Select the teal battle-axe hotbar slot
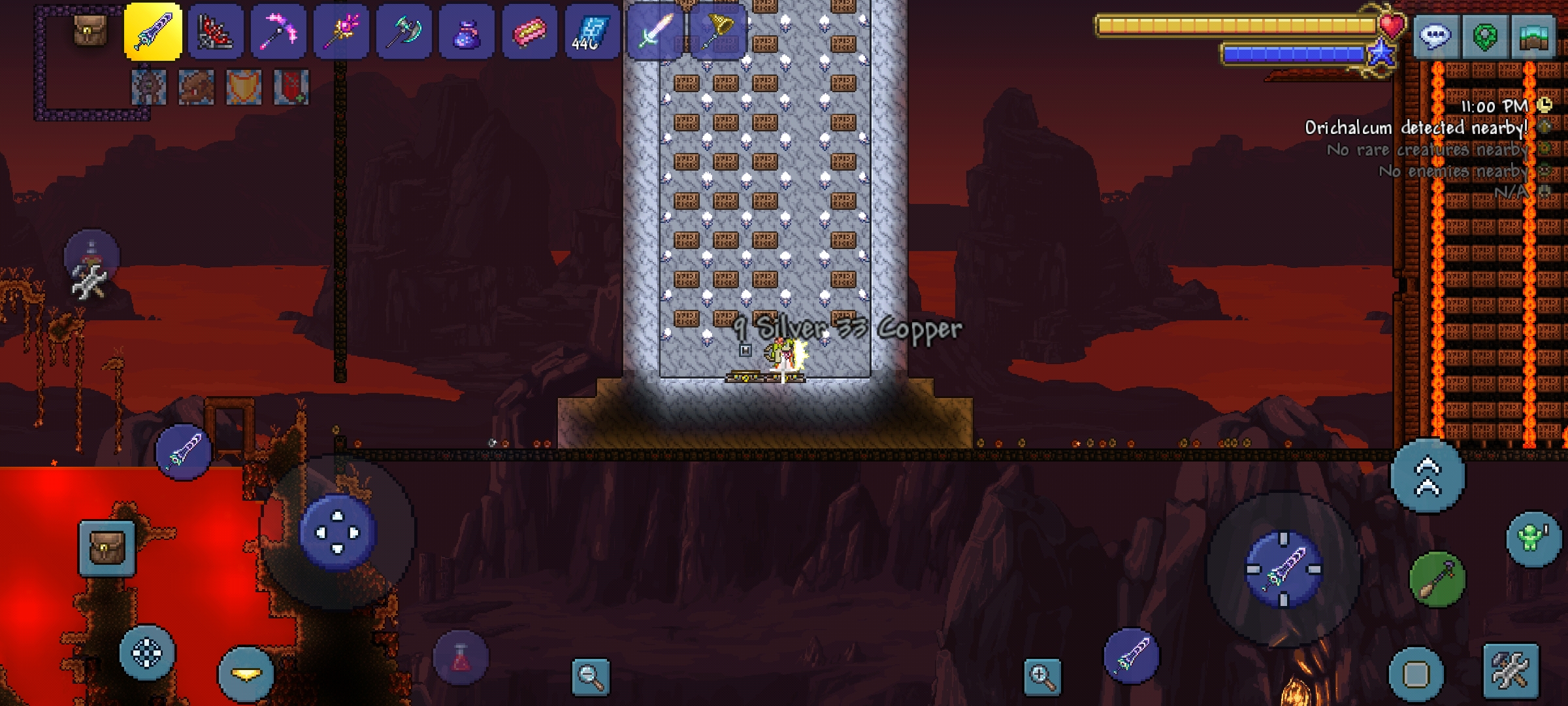 pyautogui.click(x=404, y=32)
